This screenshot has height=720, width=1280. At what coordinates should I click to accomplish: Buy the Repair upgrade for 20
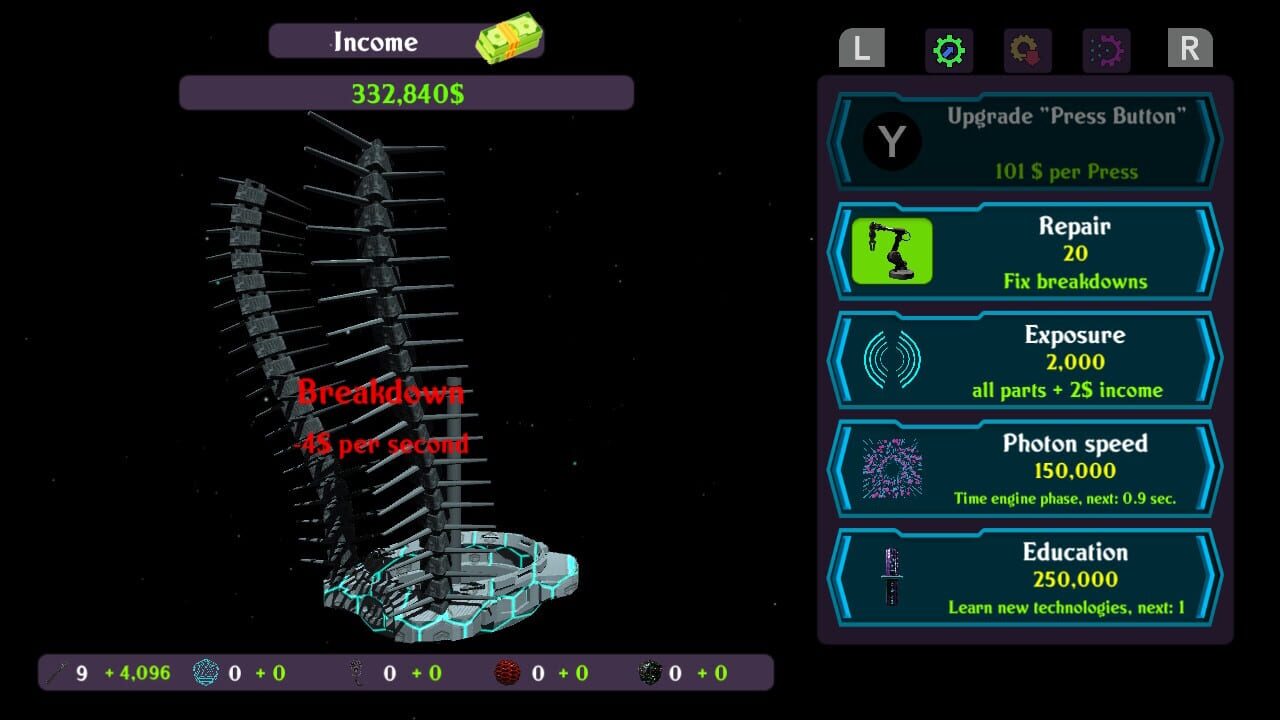coord(1075,251)
